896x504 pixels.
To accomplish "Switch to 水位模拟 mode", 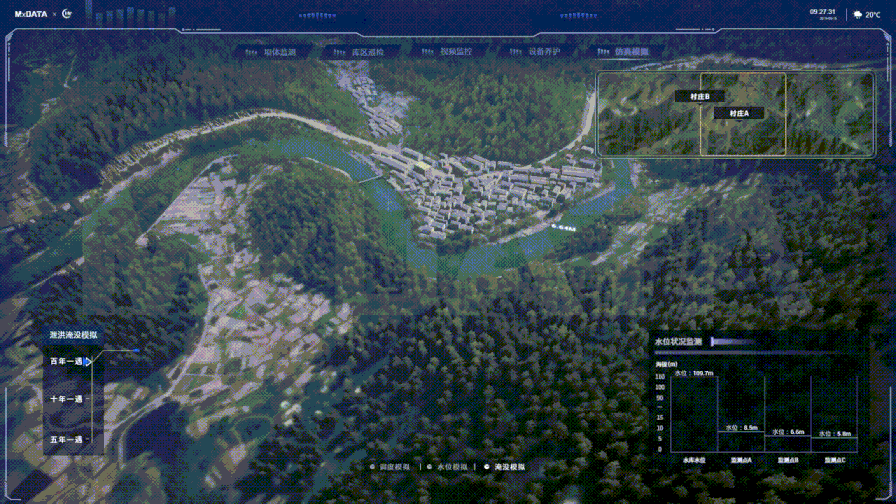I will click(452, 467).
